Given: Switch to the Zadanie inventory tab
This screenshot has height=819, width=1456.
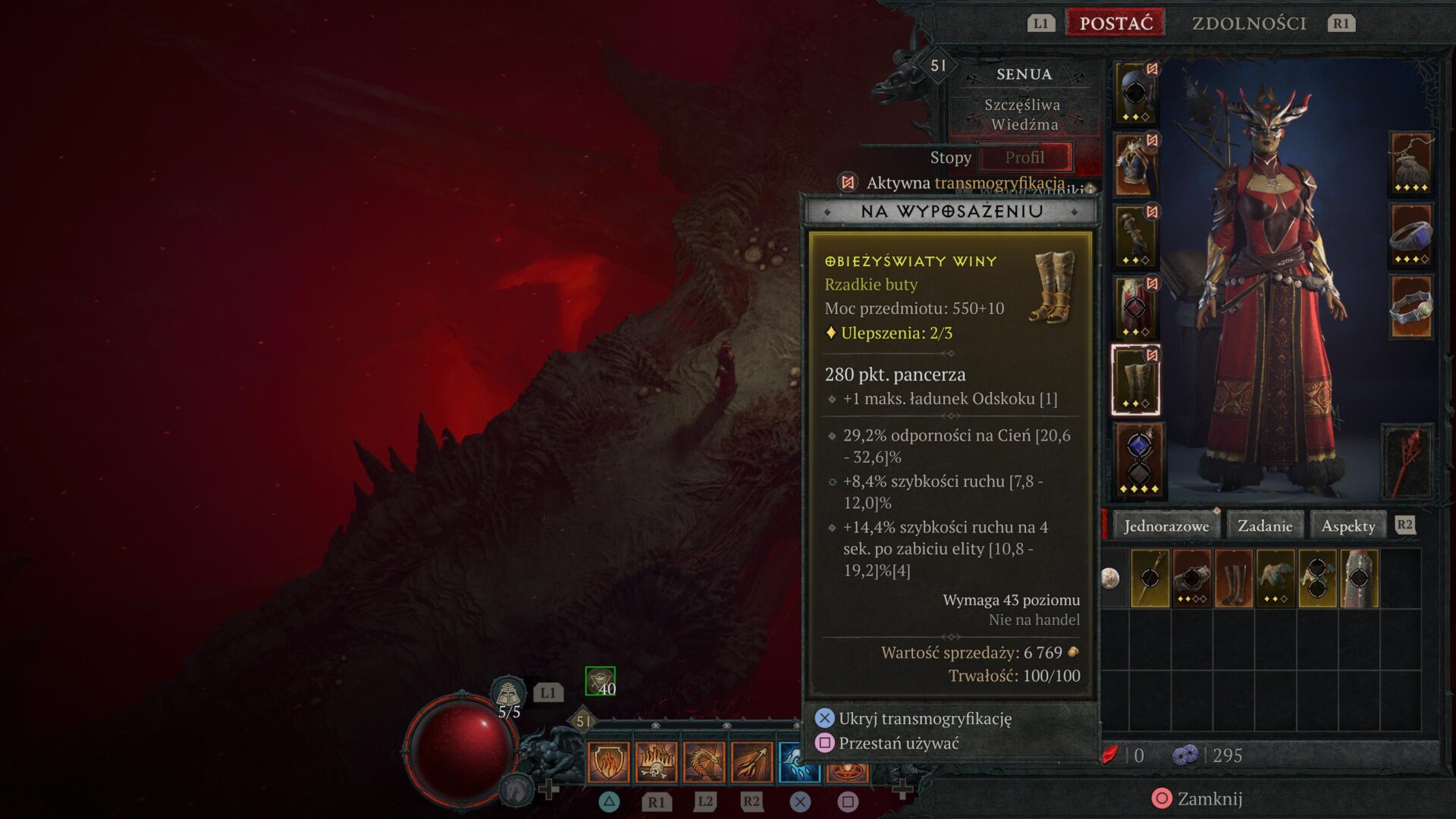Looking at the screenshot, I should point(1264,524).
